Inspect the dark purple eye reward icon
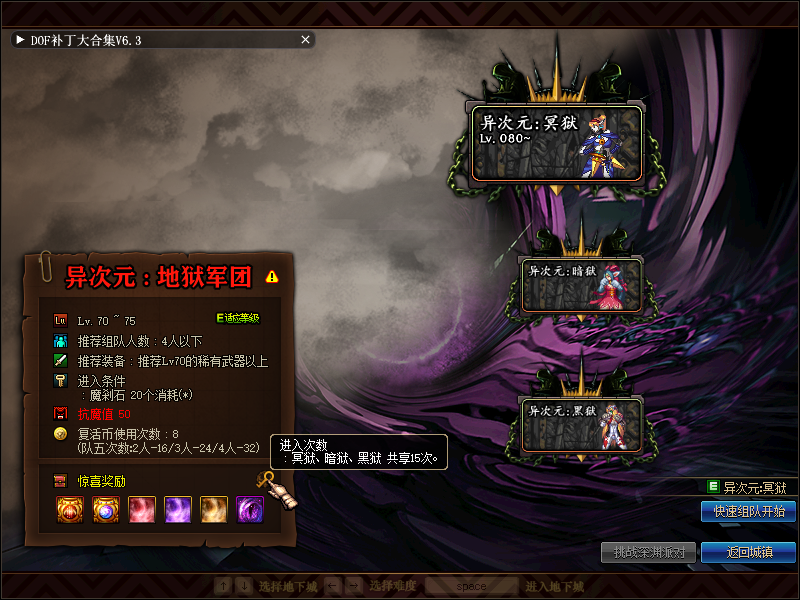The width and height of the screenshot is (800, 600). click(x=249, y=509)
